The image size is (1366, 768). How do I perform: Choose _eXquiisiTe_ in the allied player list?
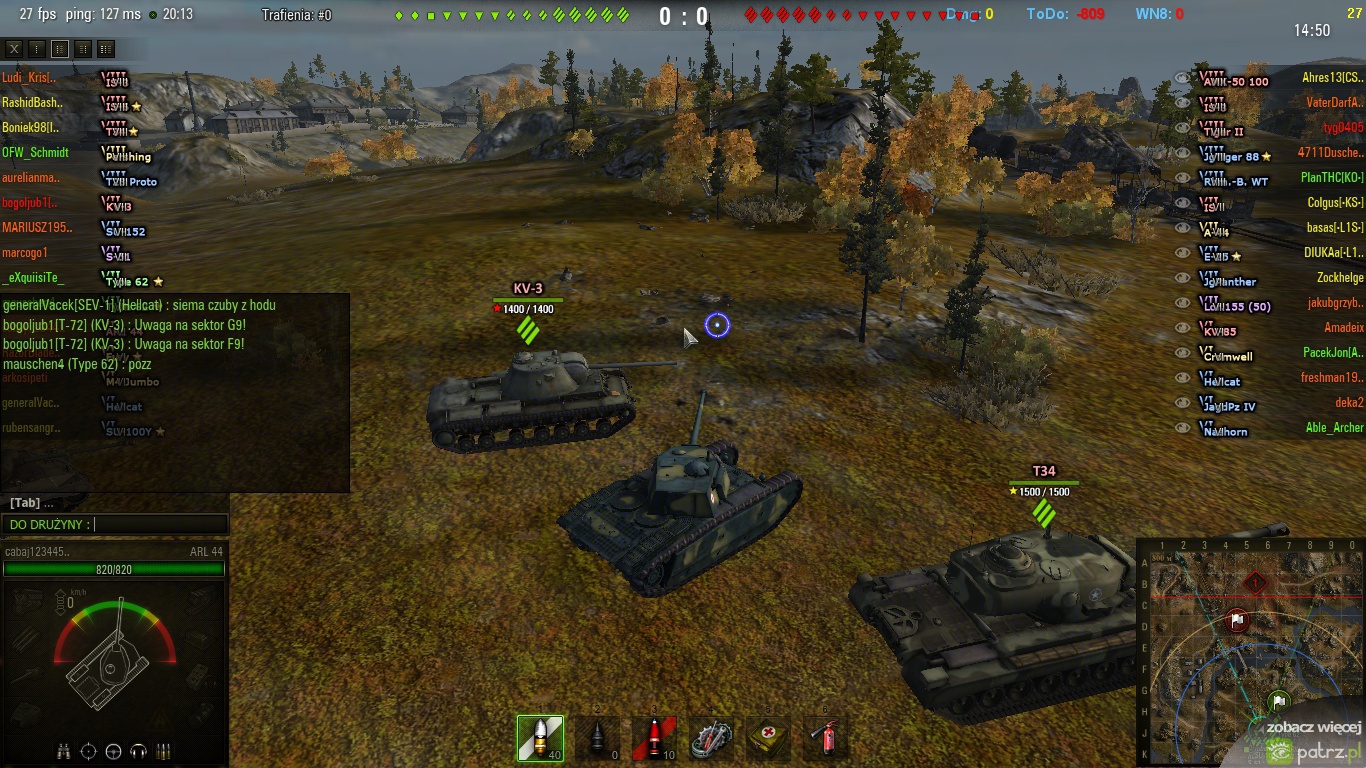[33, 277]
